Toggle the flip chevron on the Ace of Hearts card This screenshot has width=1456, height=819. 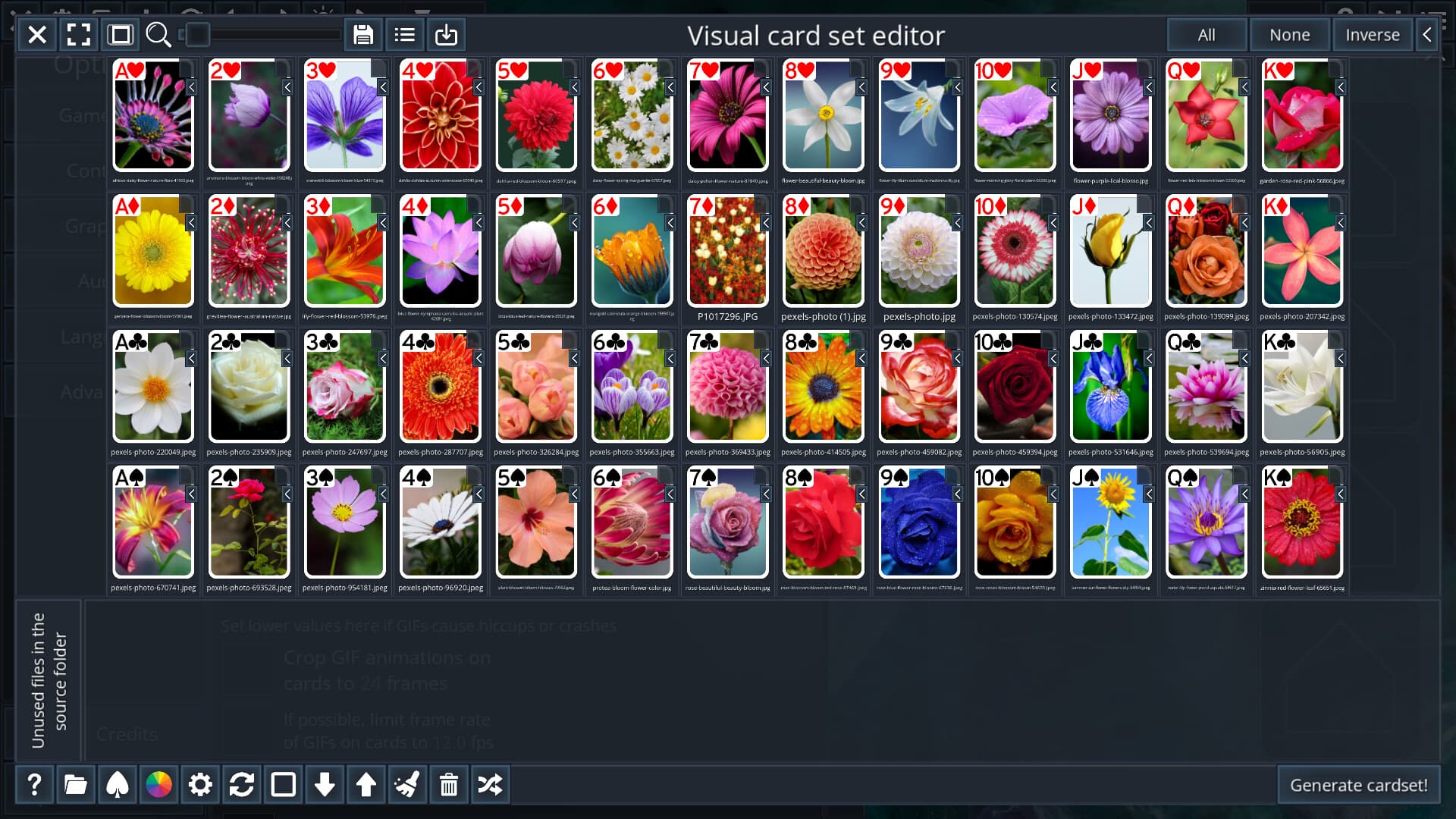(x=192, y=89)
